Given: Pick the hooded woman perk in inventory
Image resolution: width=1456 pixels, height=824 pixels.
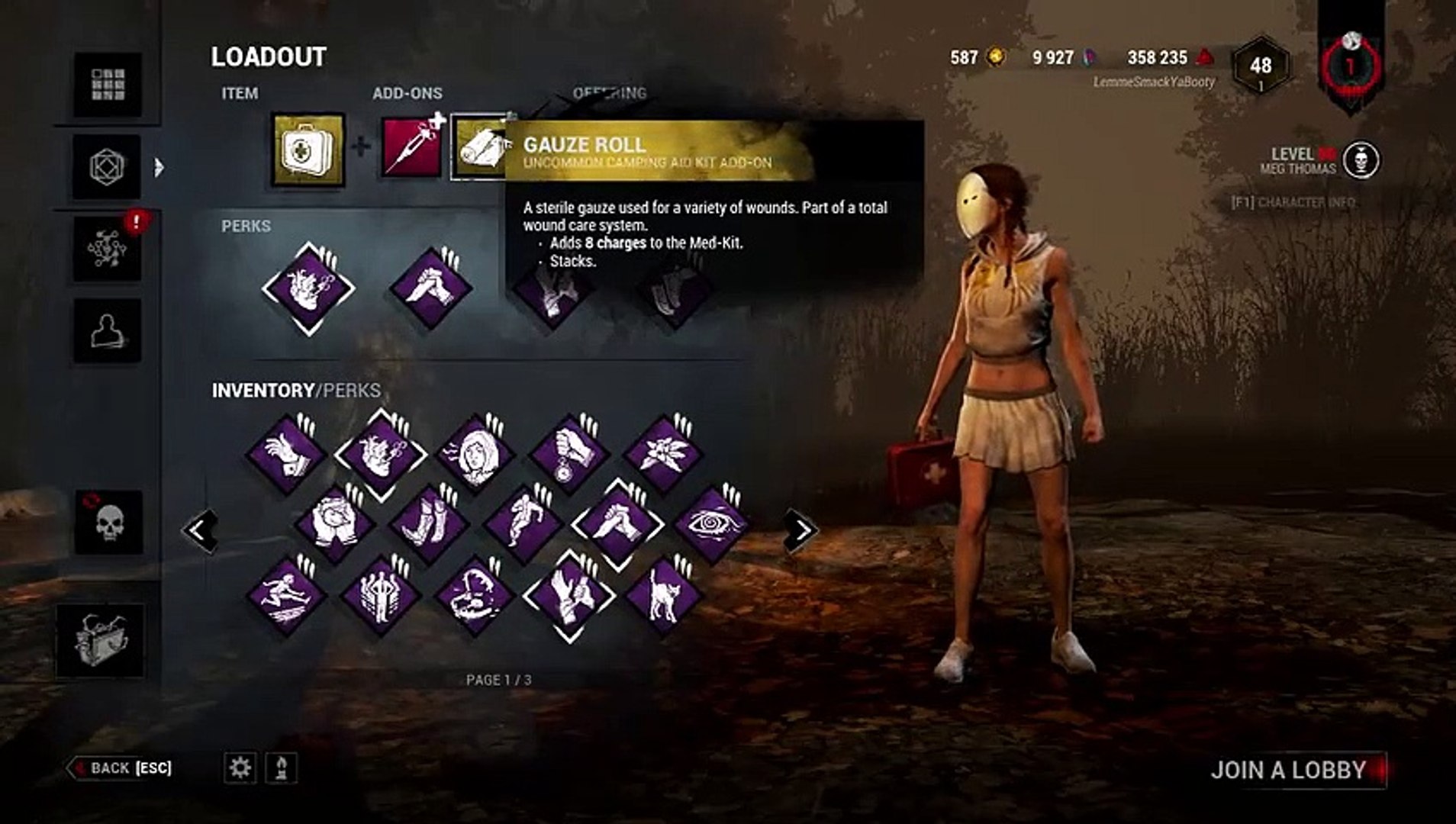Looking at the screenshot, I should coord(475,453).
